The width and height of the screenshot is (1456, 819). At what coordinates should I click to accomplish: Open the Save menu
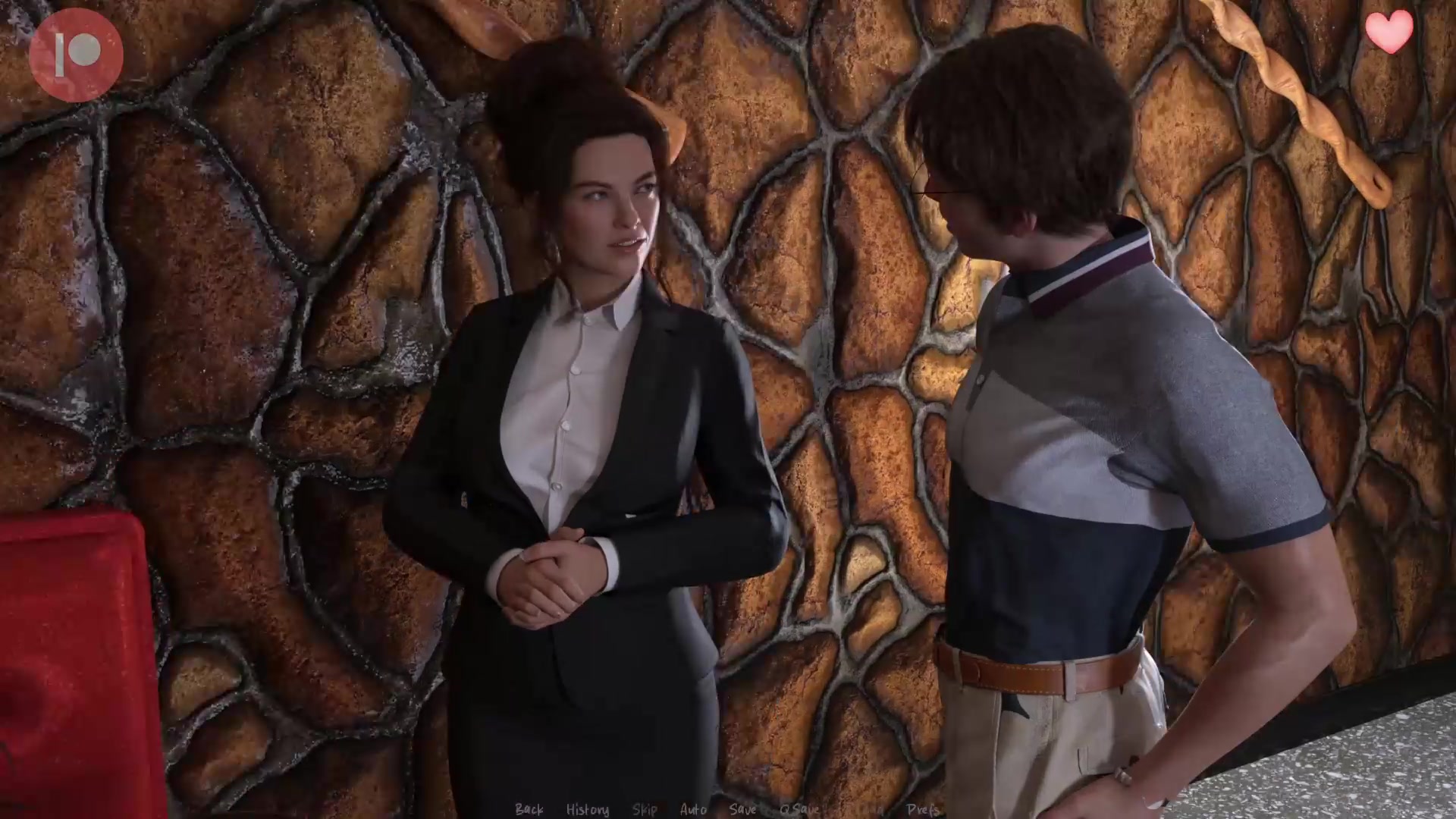(742, 809)
